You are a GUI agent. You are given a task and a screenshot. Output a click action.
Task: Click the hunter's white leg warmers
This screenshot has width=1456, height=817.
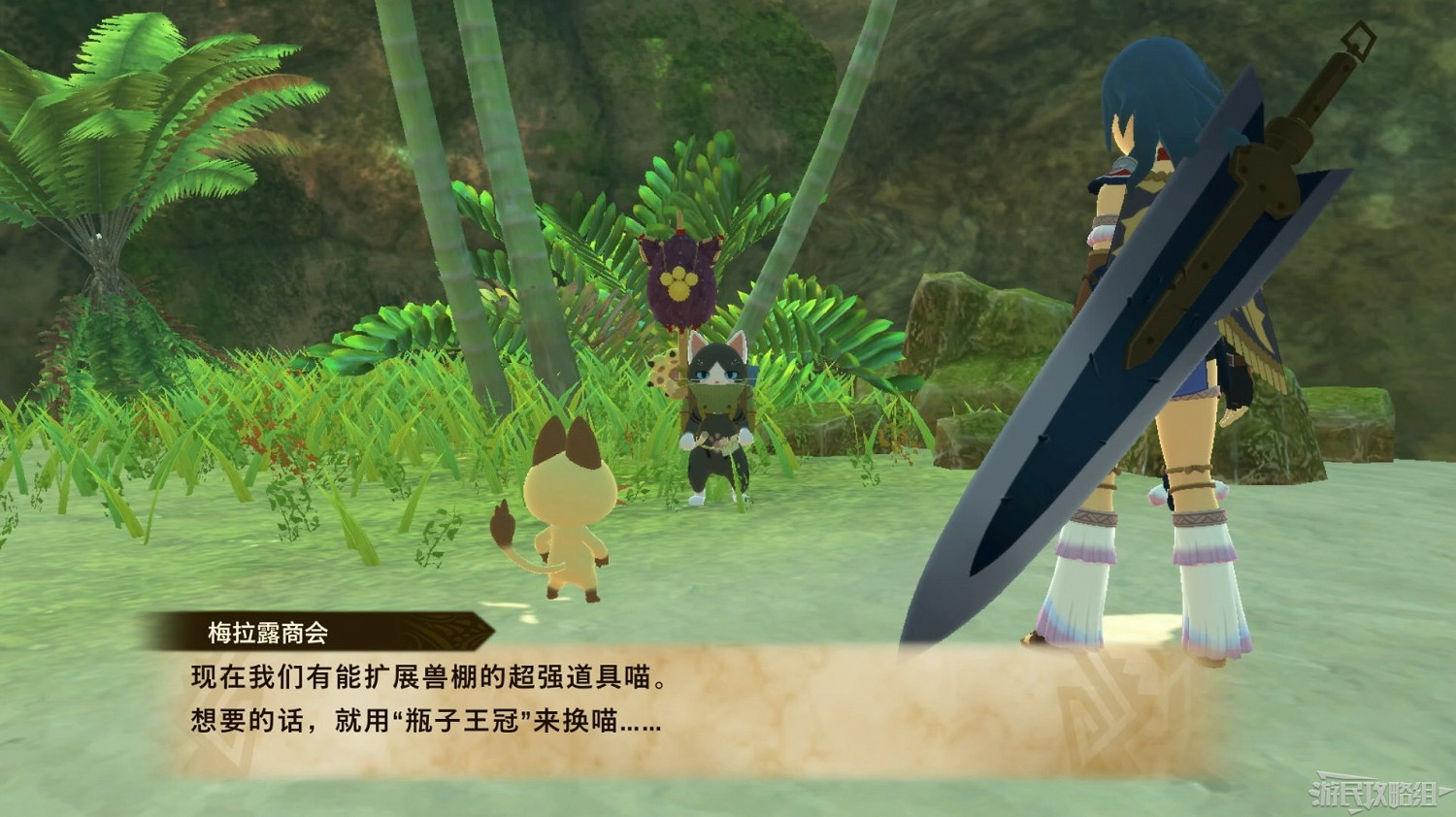point(1087,563)
